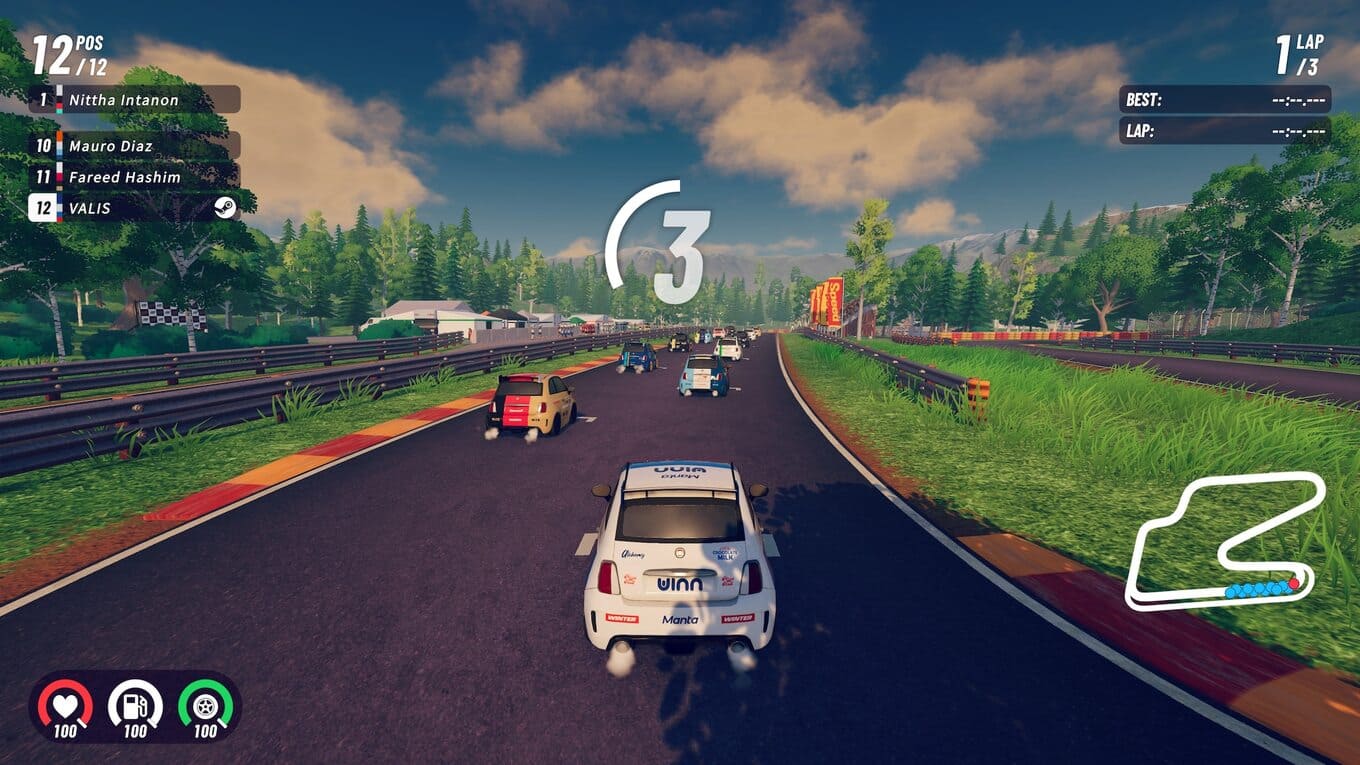Select the VALIS player row
Image resolution: width=1360 pixels, height=765 pixels.
pyautogui.click(x=133, y=208)
